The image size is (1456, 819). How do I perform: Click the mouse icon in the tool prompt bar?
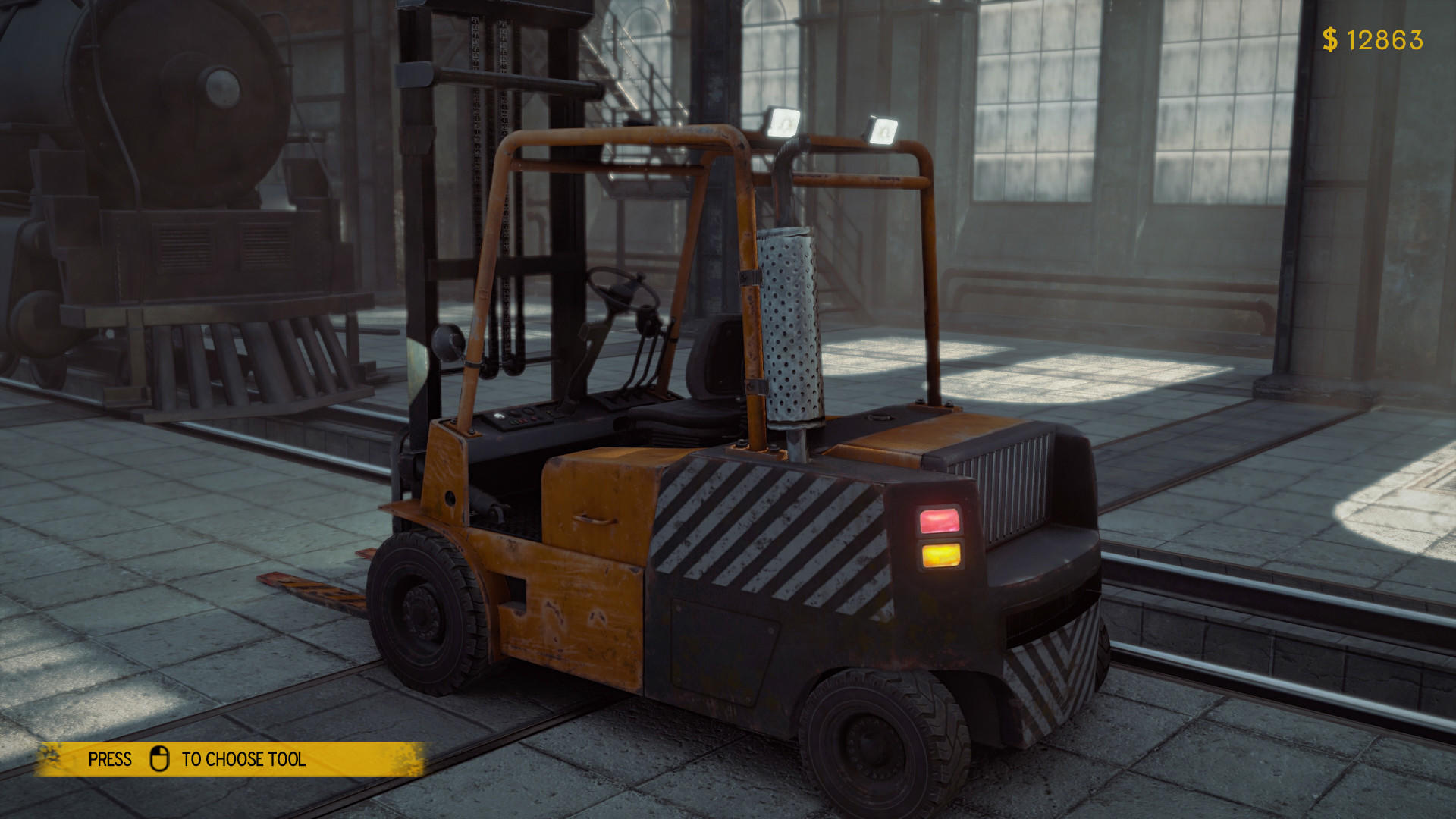point(161,759)
